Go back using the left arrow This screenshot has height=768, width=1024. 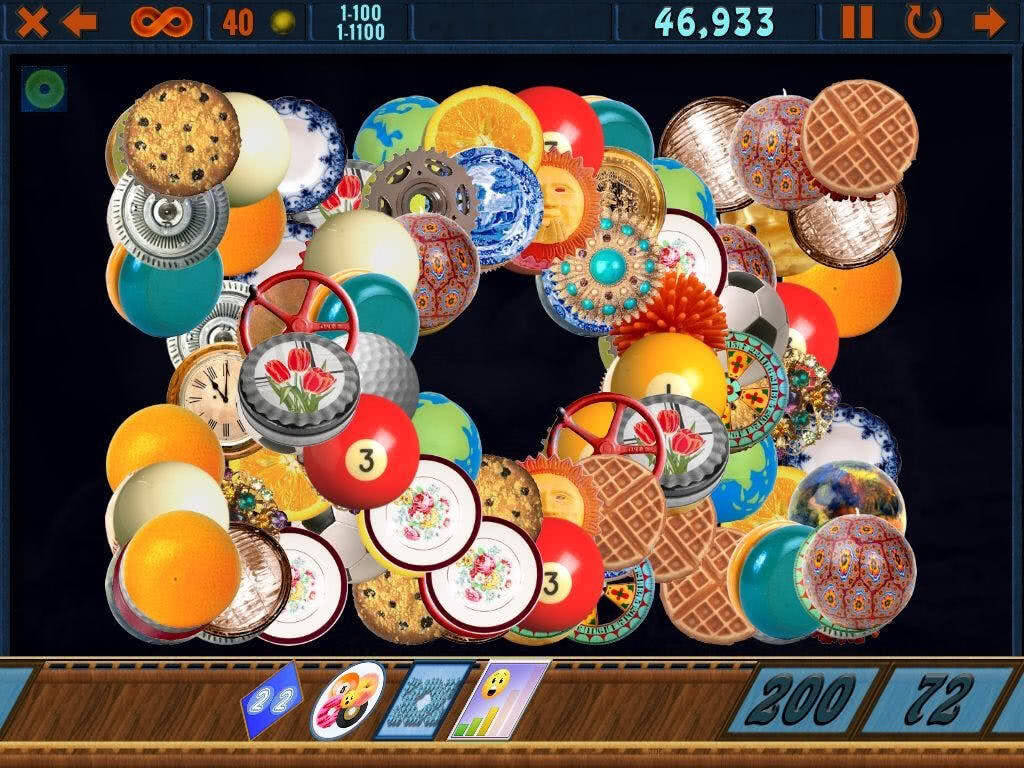(x=79, y=21)
